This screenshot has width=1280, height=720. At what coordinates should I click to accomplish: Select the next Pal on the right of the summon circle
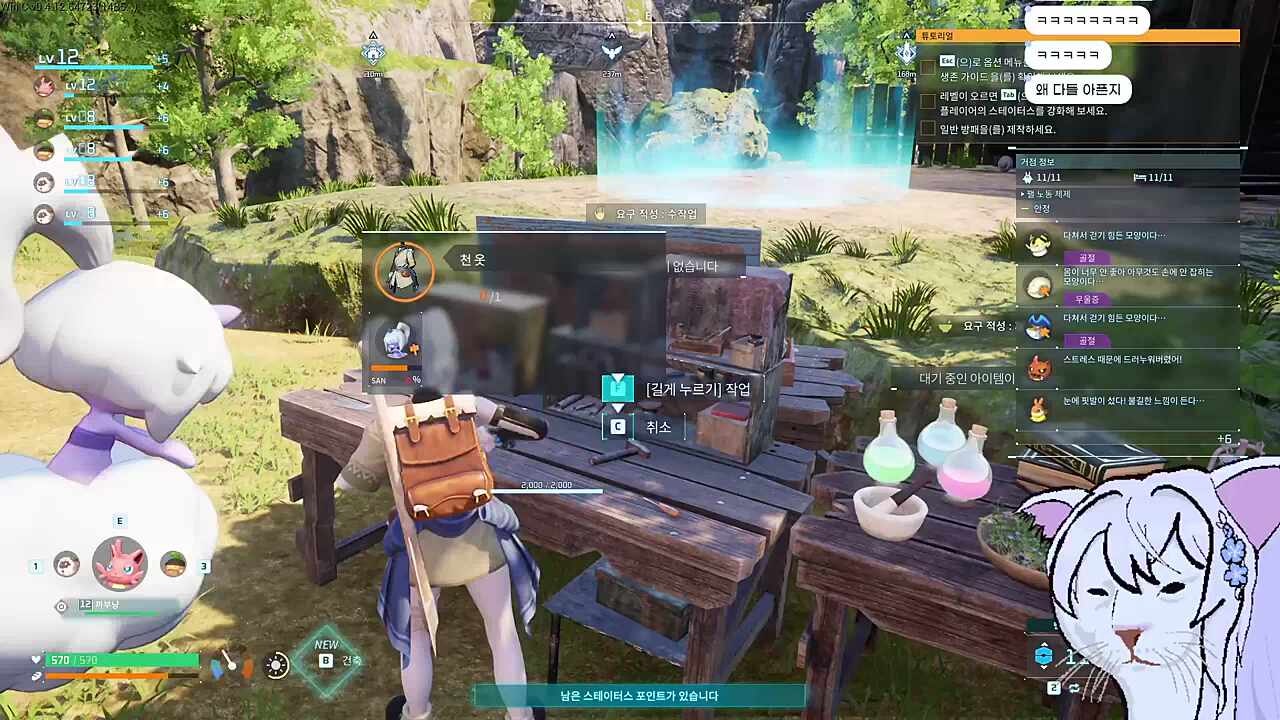click(x=174, y=564)
